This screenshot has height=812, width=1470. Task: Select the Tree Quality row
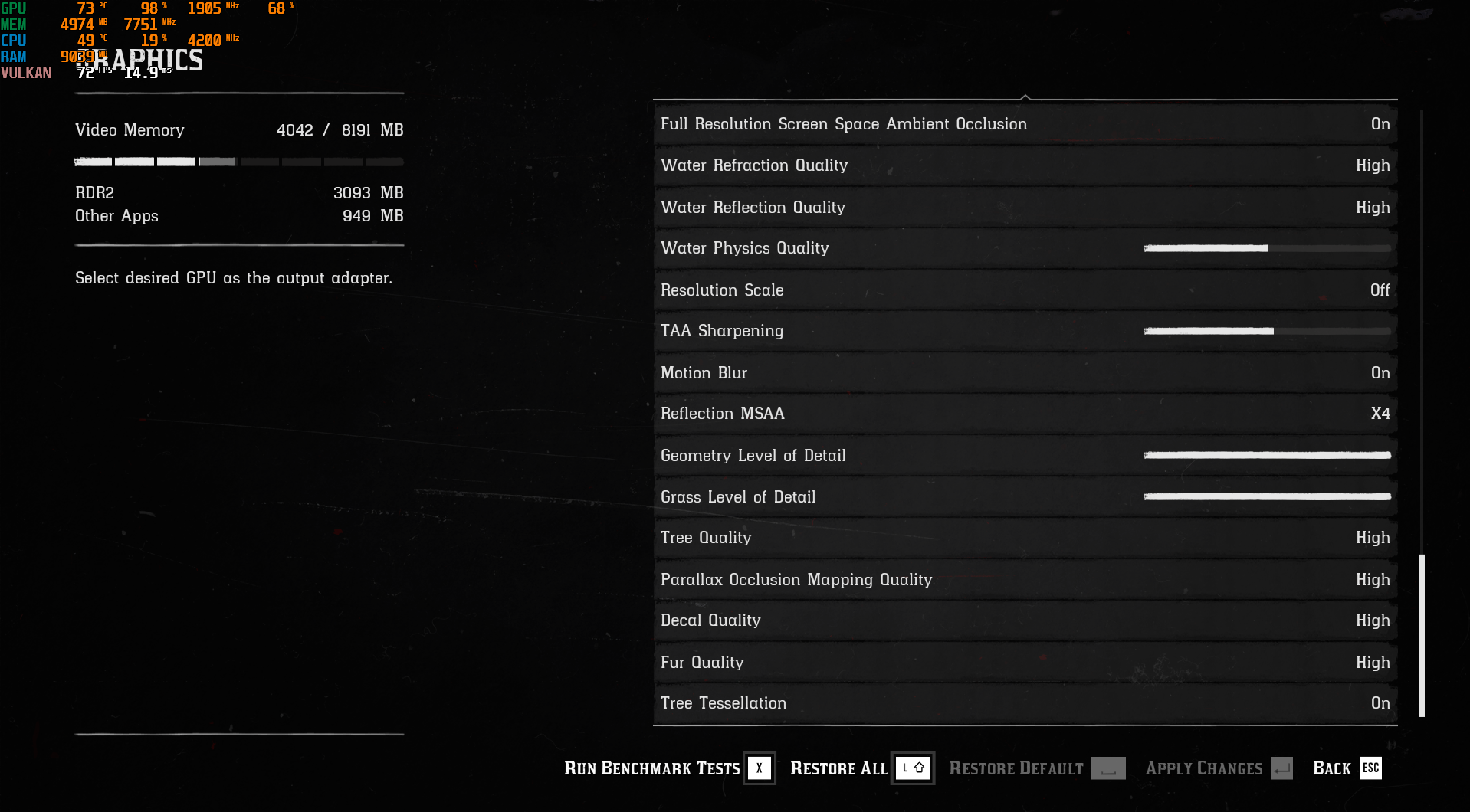(1025, 538)
